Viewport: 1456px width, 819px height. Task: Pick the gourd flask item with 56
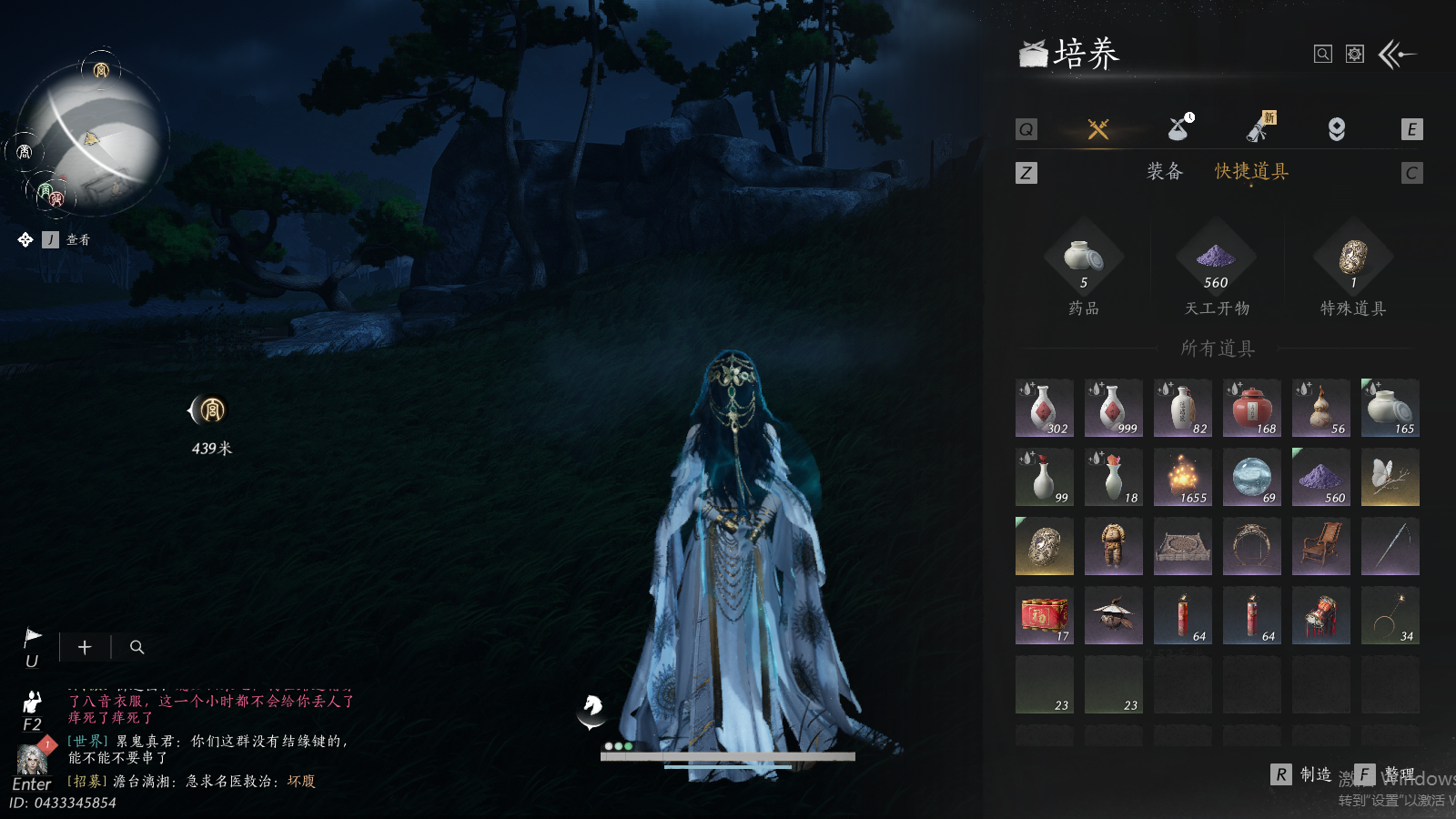(x=1321, y=408)
